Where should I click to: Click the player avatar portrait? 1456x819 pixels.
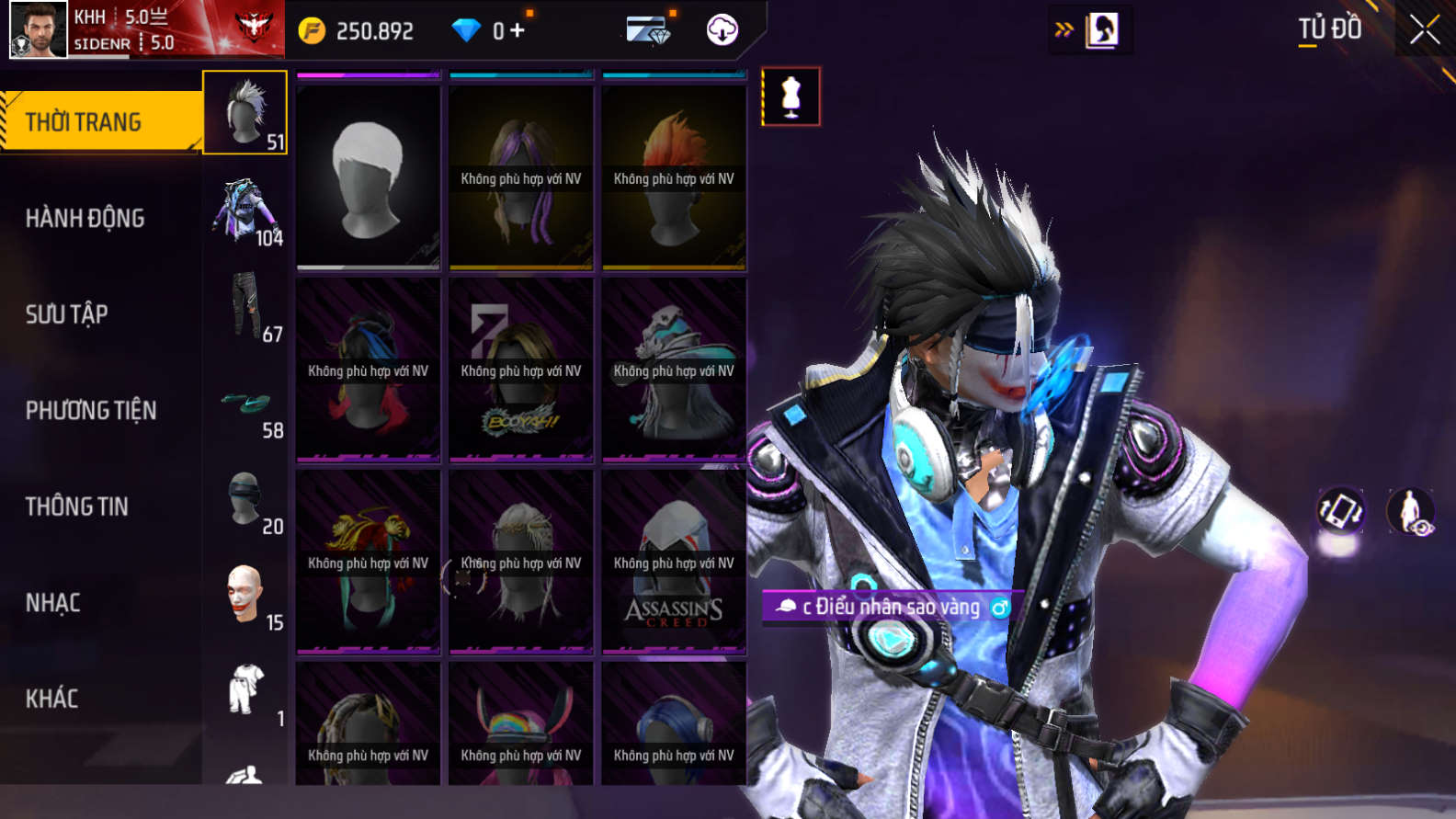39,29
